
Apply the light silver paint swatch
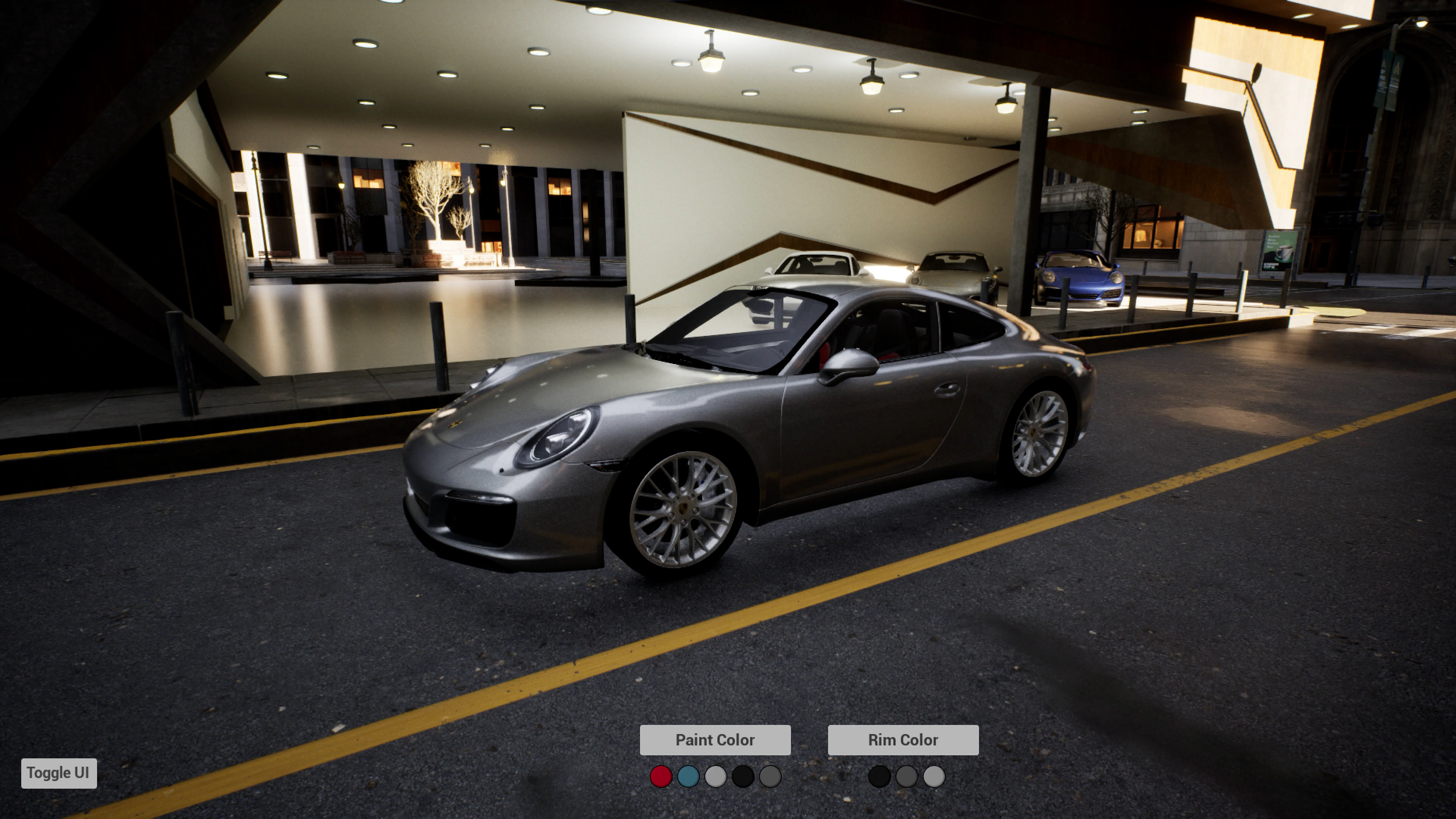[x=715, y=777]
